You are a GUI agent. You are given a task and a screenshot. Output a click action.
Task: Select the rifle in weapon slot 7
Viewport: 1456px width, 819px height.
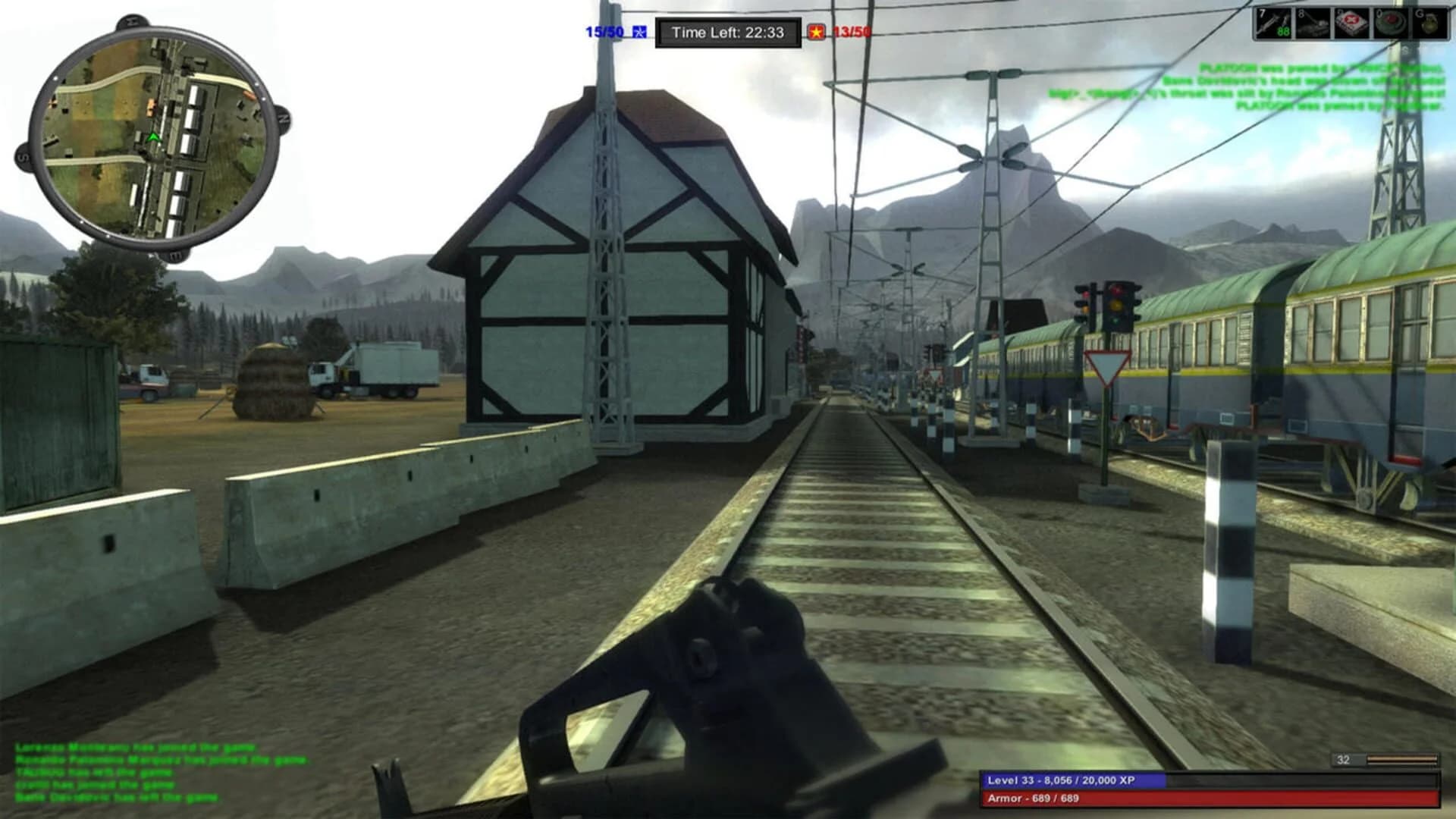click(x=1272, y=25)
